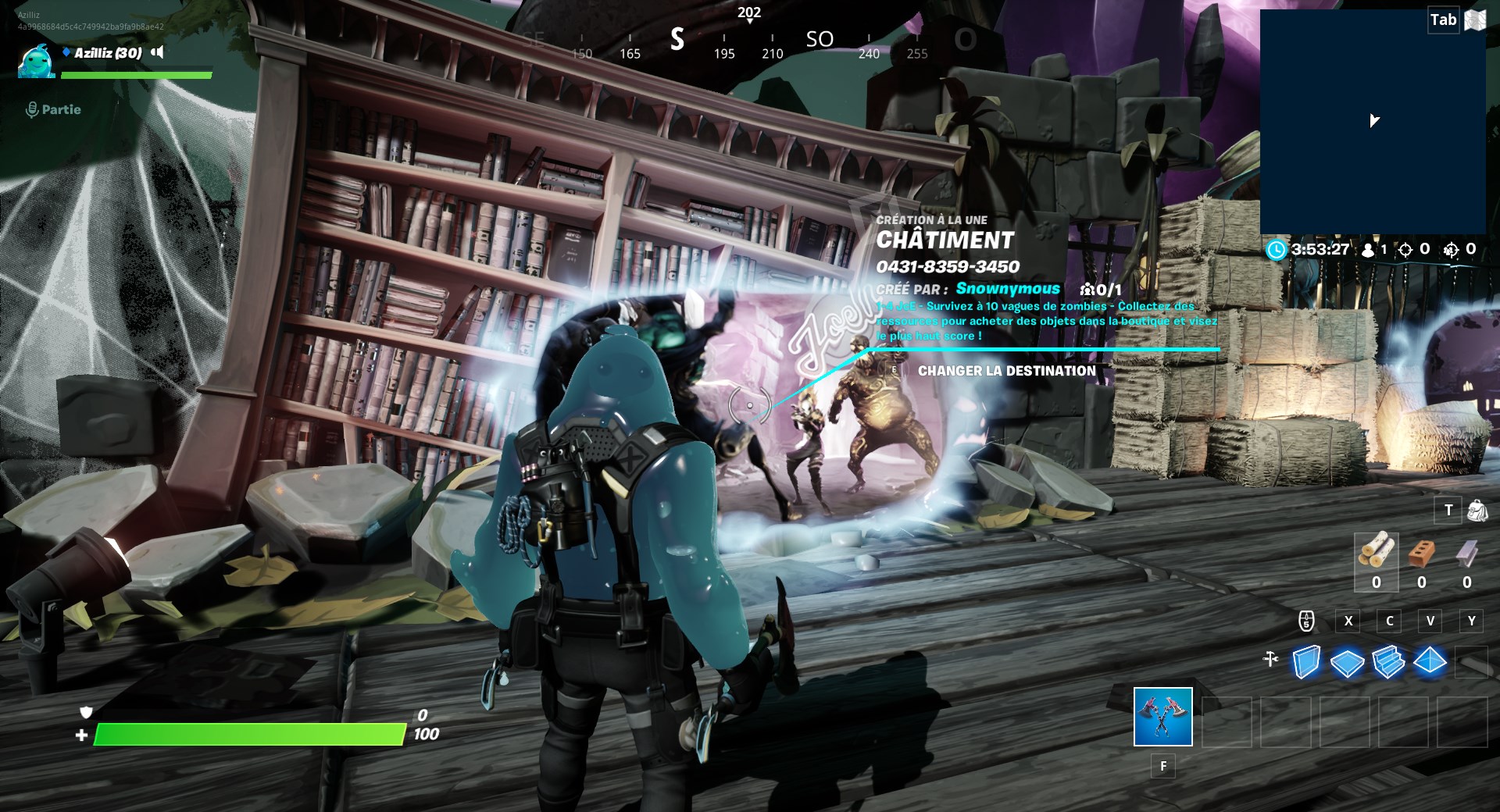Click the brick resource icon
Viewport: 1500px width, 812px height.
click(1422, 553)
